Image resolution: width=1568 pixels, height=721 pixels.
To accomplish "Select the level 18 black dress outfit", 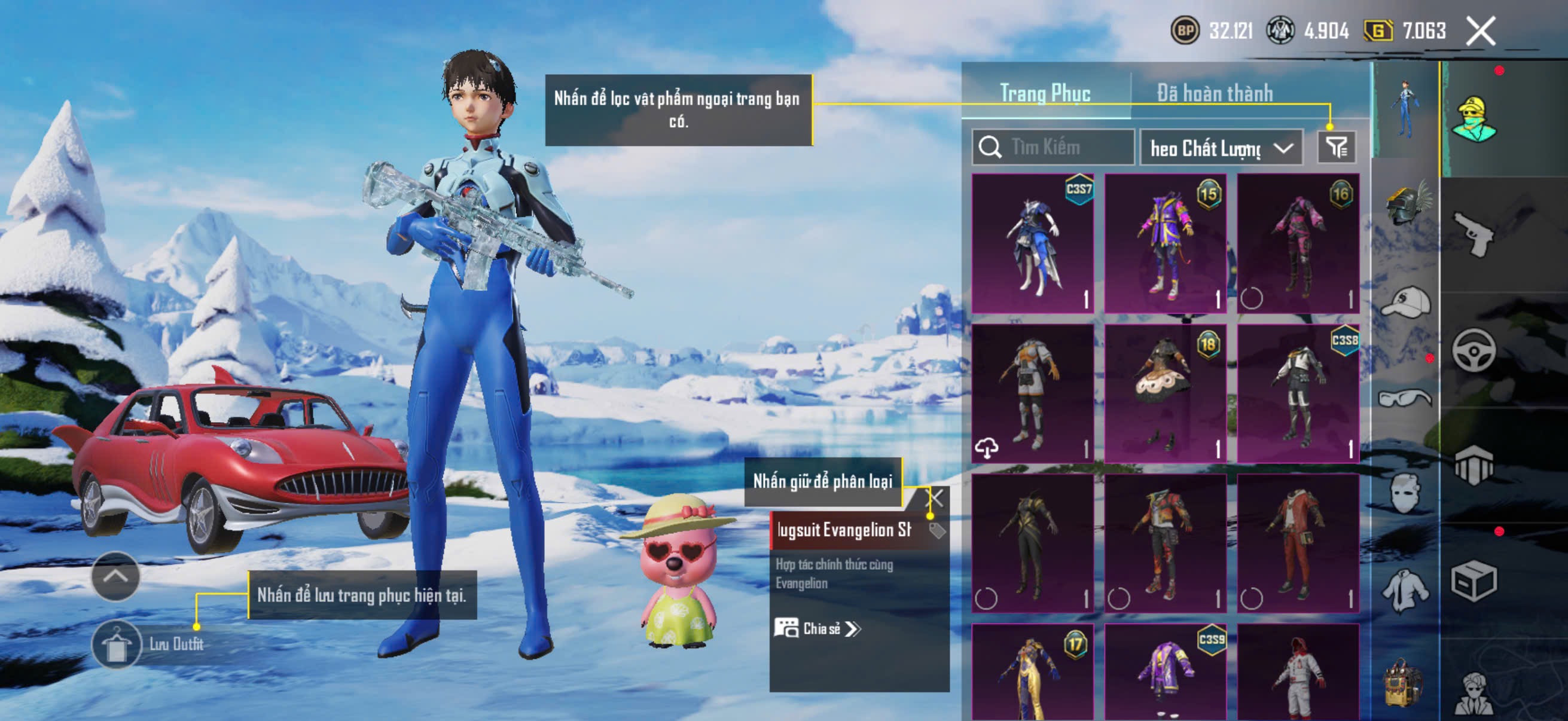I will 1165,393.
